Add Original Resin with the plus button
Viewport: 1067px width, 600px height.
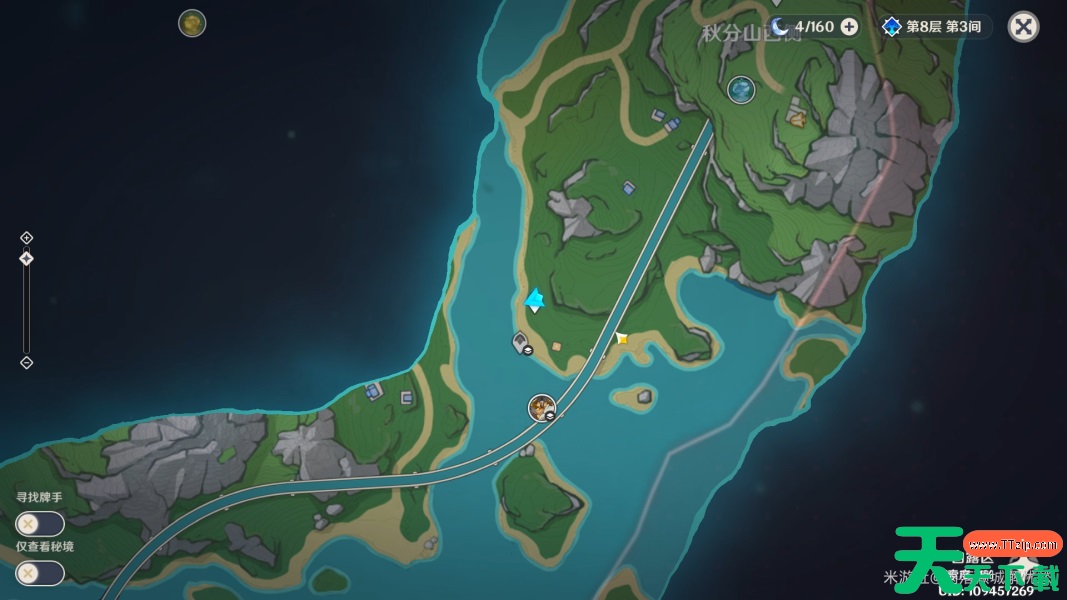click(849, 27)
